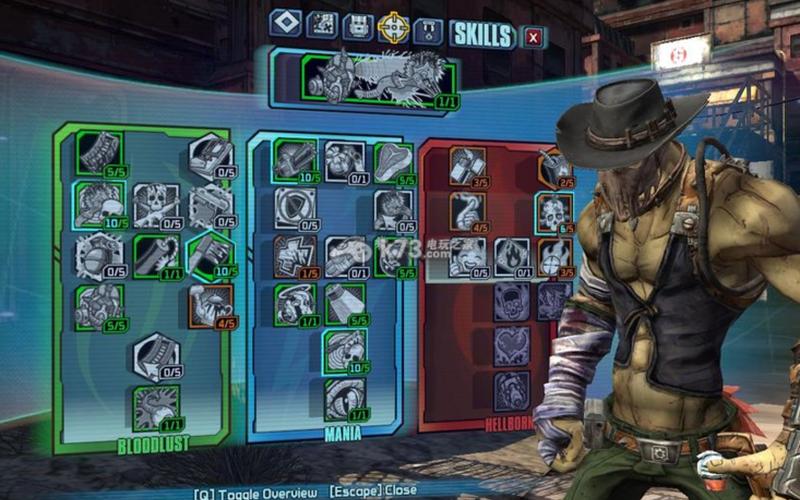Choose the eye-icon Mania capstone skill
800x500 pixels.
pos(345,398)
